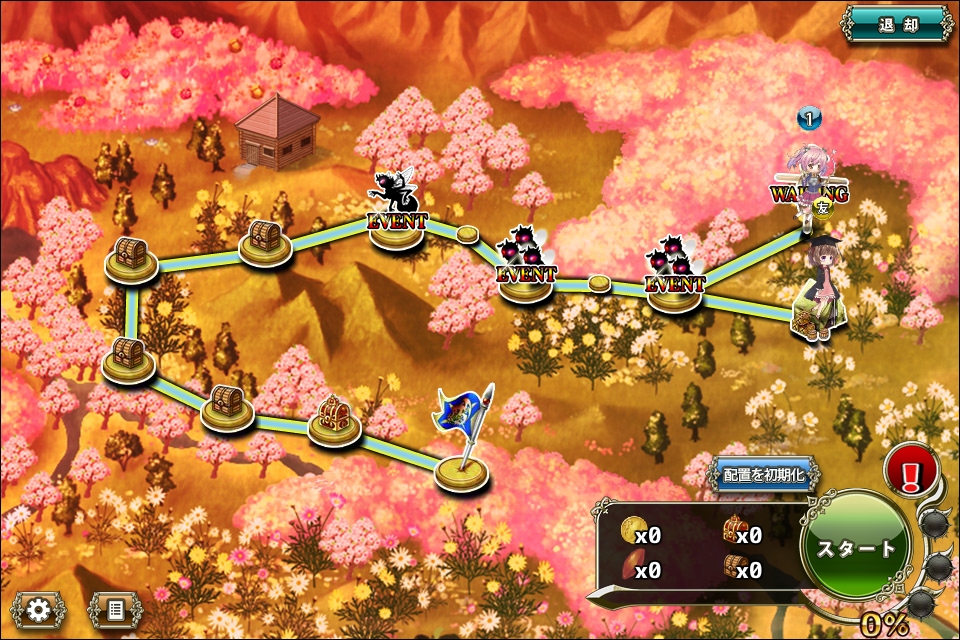
Task: Reset placement with 配置を初期化 button
Action: (x=764, y=475)
